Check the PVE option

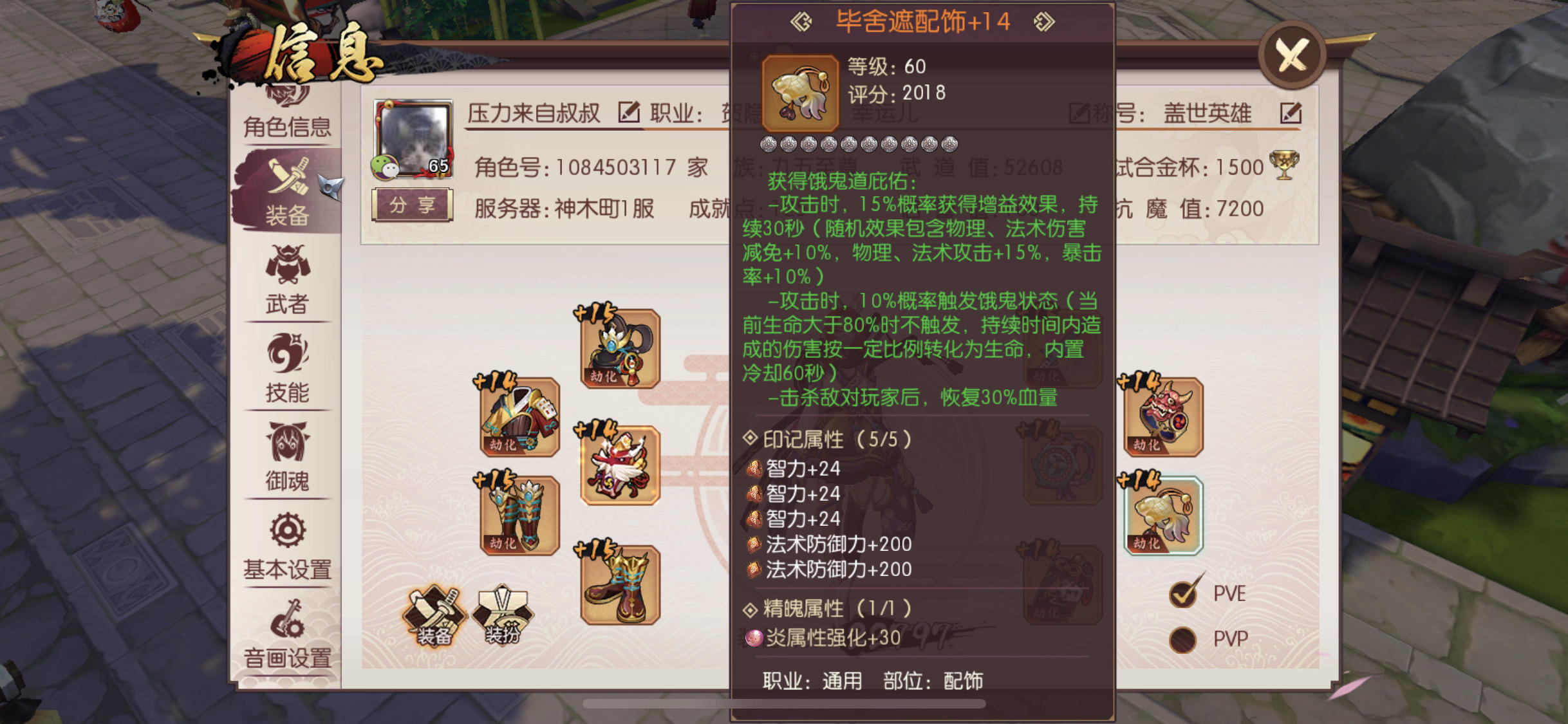click(x=1182, y=593)
